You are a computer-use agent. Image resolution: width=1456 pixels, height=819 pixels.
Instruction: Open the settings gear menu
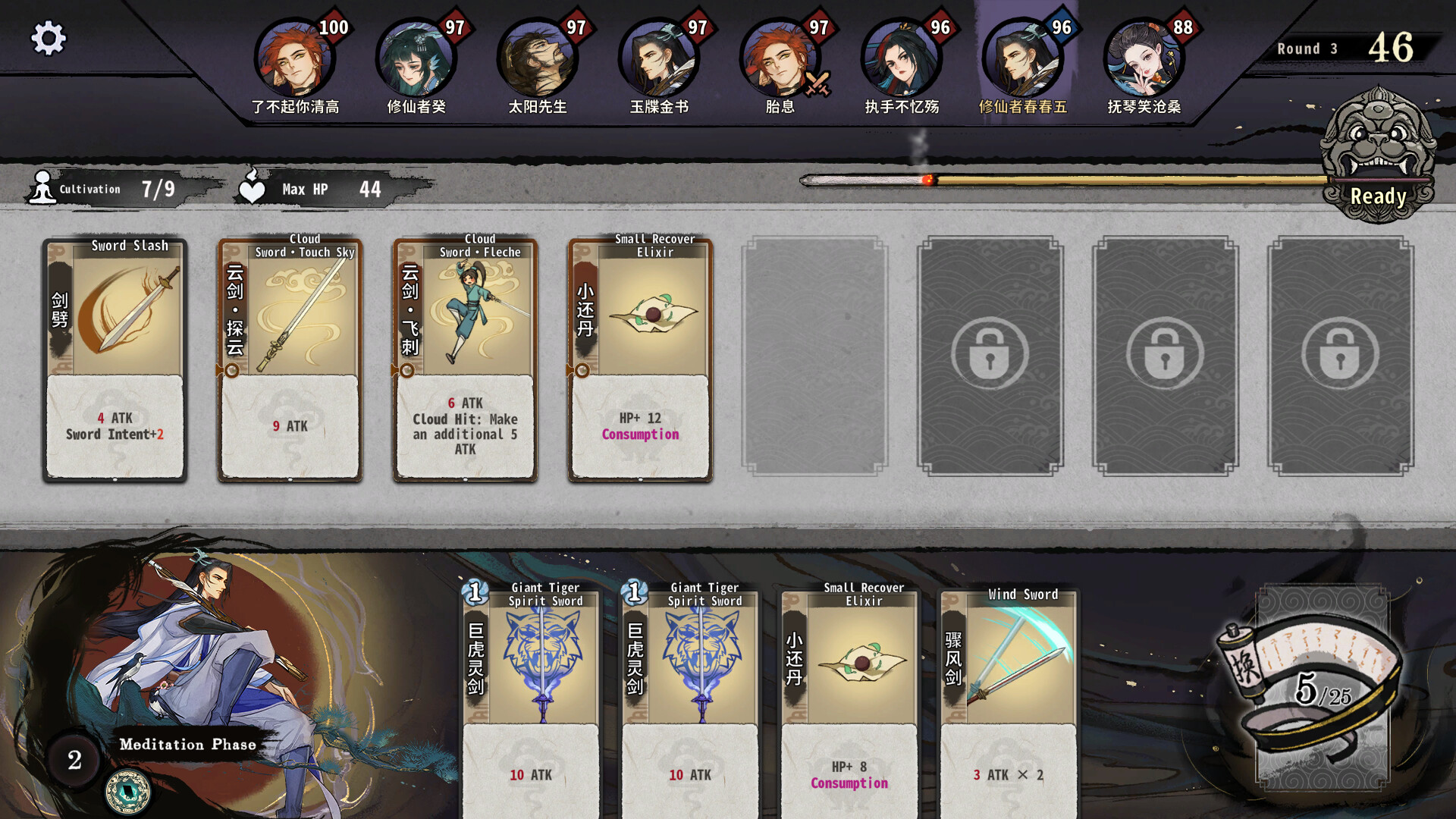click(49, 36)
